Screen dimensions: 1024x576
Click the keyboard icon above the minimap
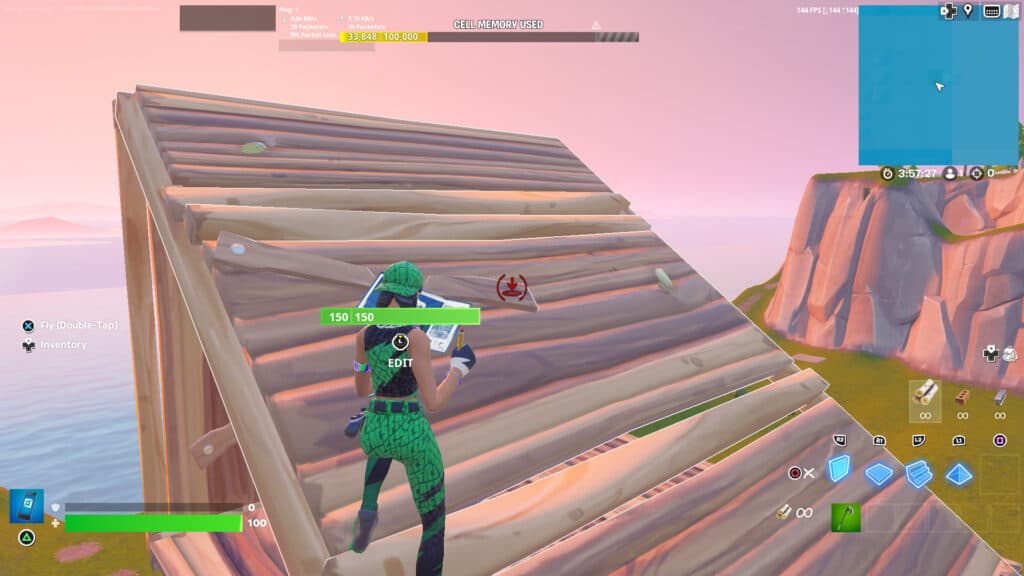coord(992,11)
